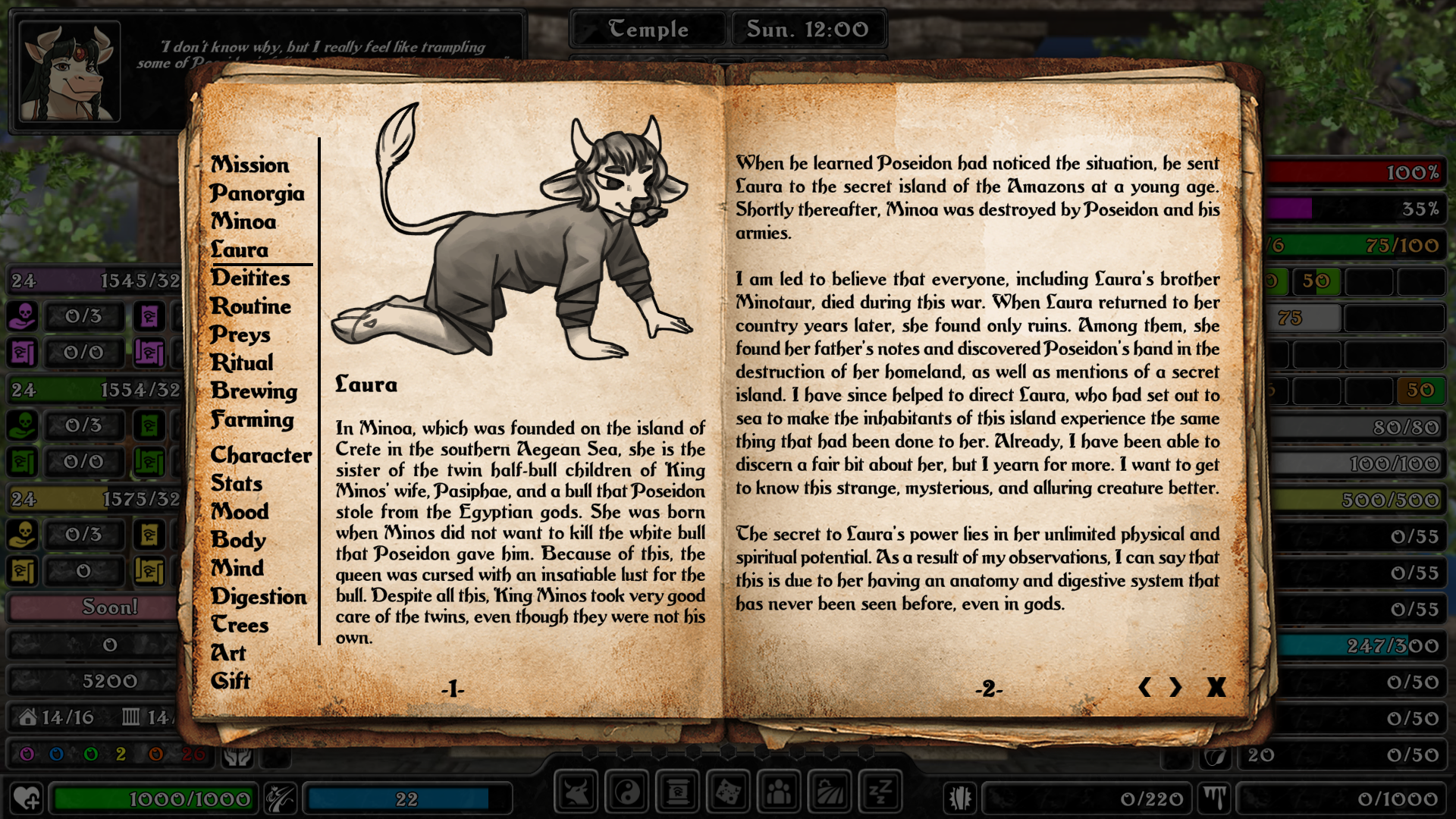Open the Routine chapter
1456x819 pixels.
[250, 306]
